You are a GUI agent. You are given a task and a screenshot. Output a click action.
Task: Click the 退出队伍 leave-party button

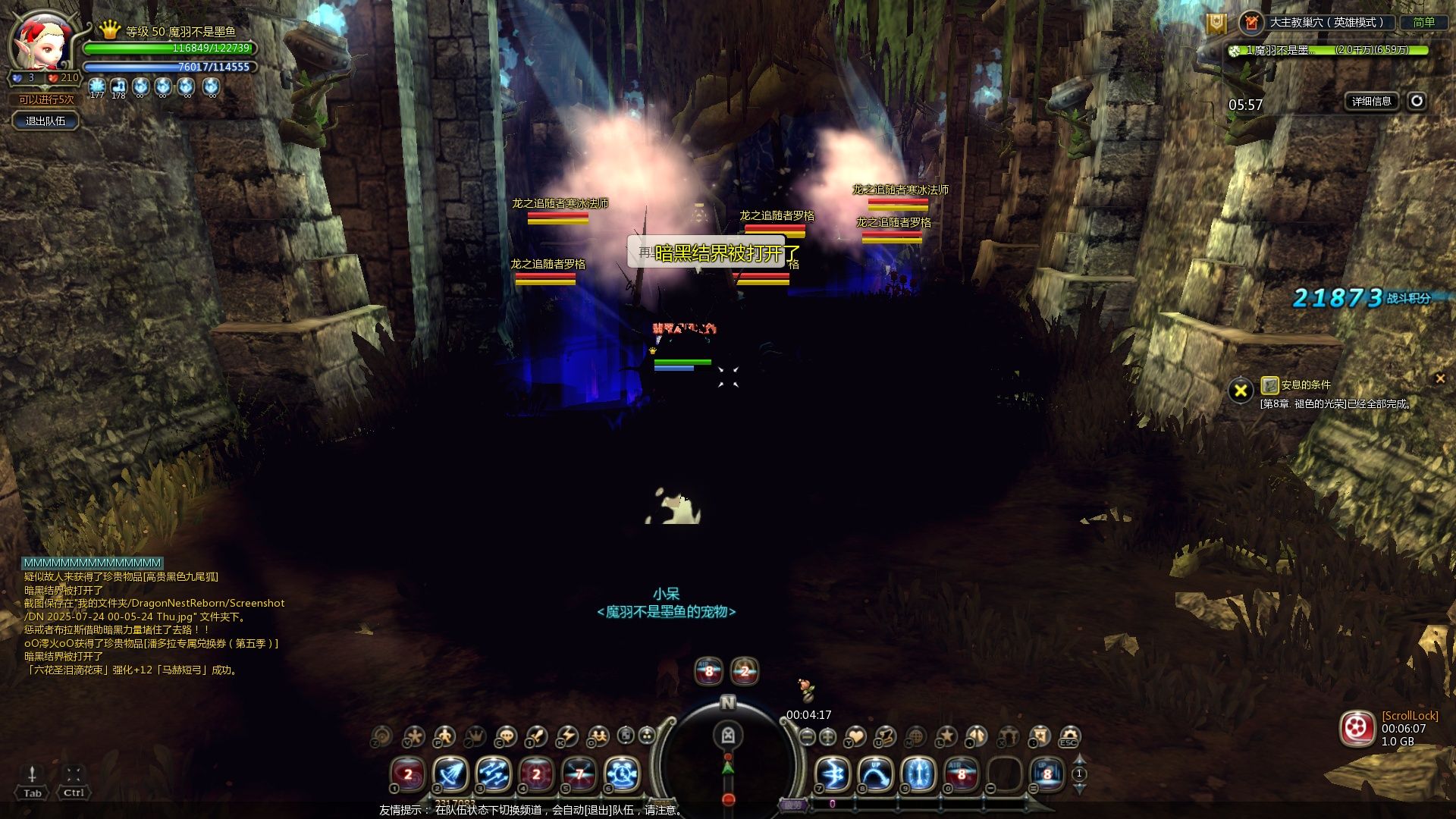45,121
